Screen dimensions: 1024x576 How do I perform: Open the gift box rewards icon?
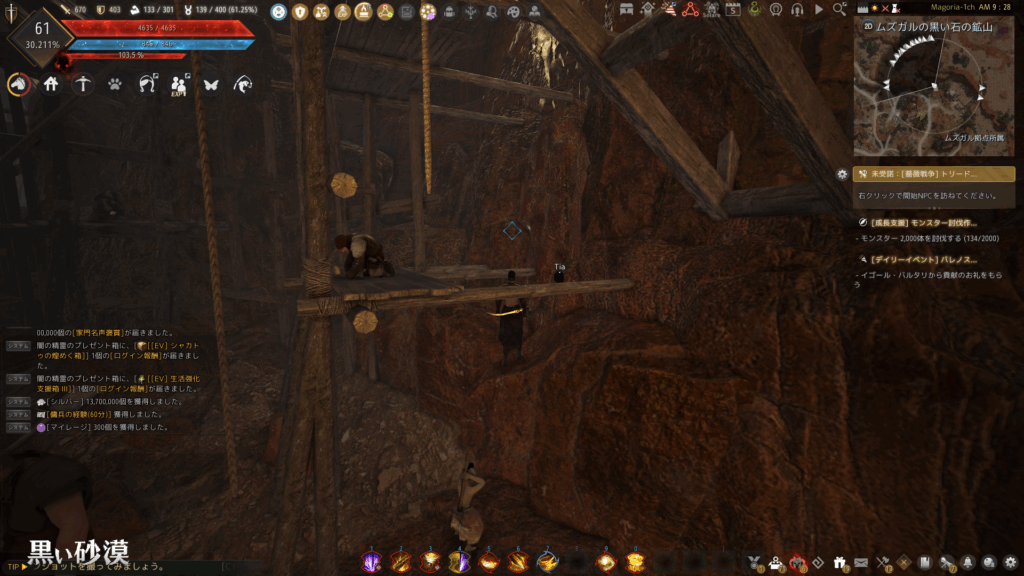(x=840, y=562)
